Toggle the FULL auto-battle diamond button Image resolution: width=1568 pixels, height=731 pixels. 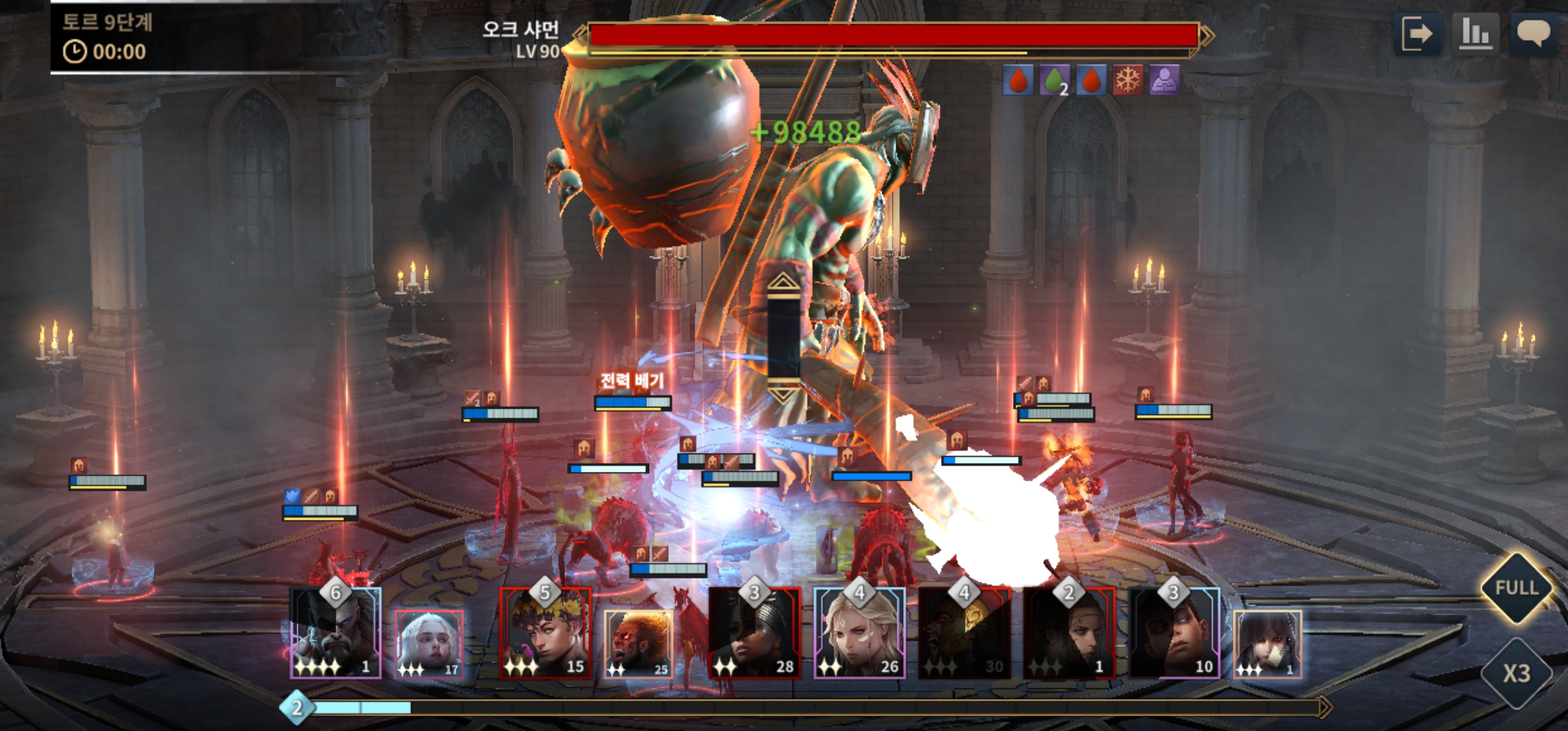point(1517,588)
